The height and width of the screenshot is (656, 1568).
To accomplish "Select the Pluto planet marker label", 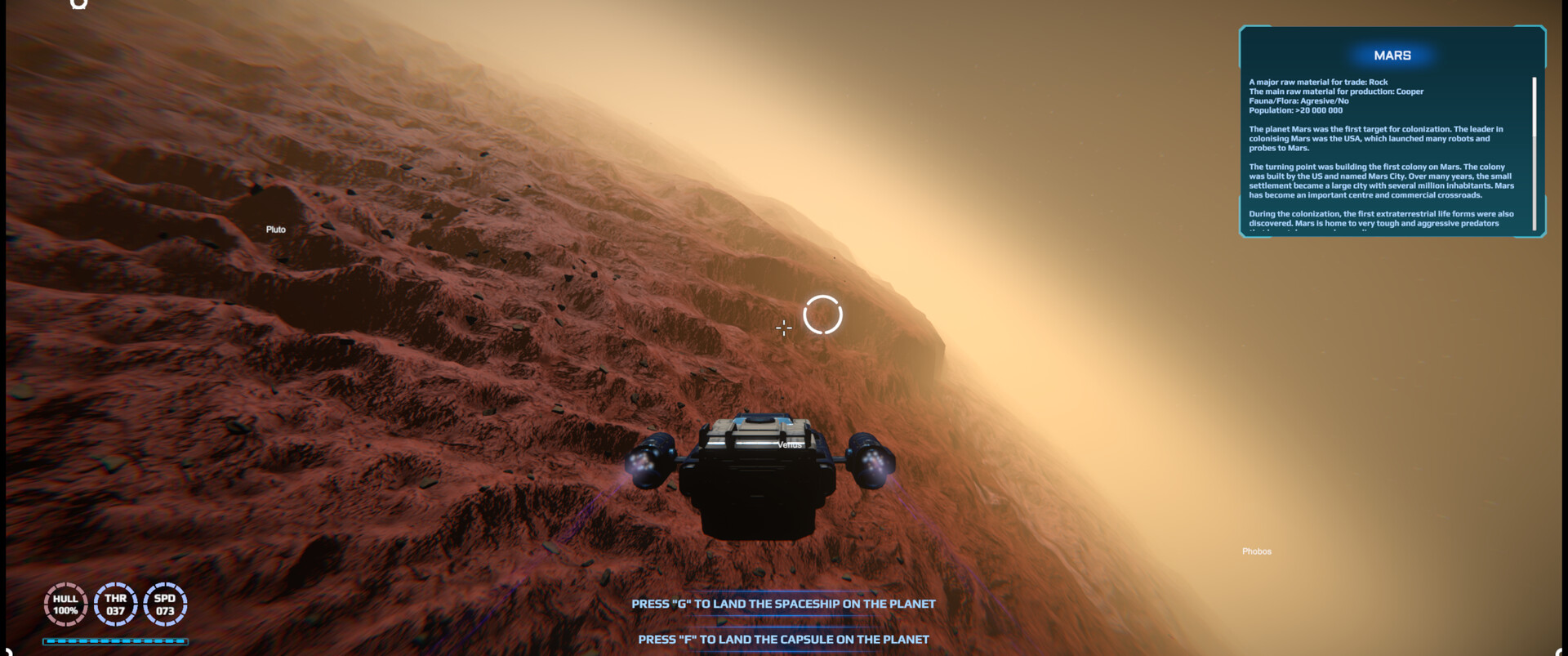I will click(x=274, y=229).
